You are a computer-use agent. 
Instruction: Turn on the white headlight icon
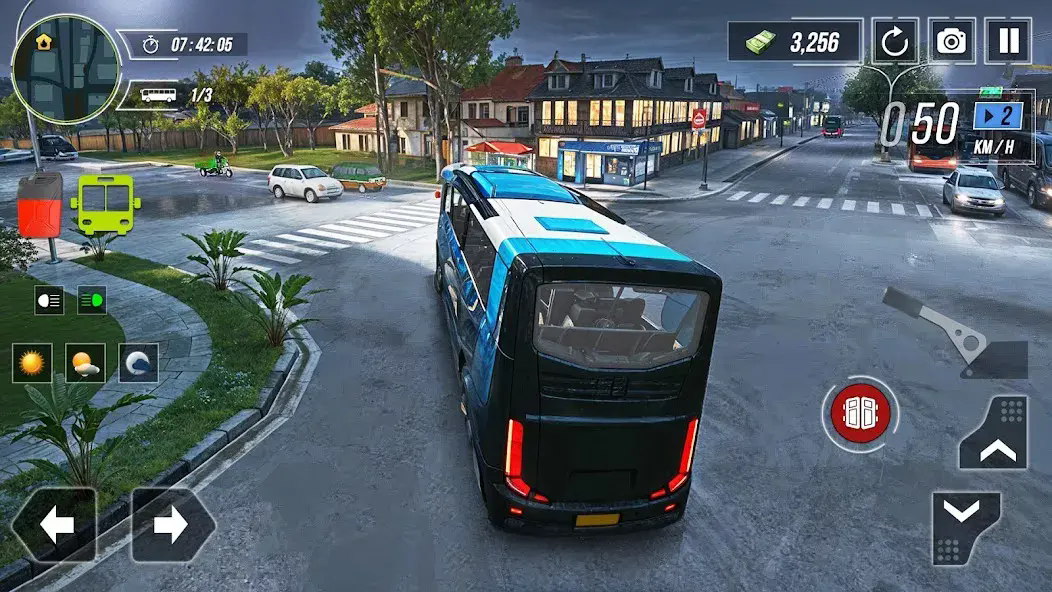(x=49, y=299)
